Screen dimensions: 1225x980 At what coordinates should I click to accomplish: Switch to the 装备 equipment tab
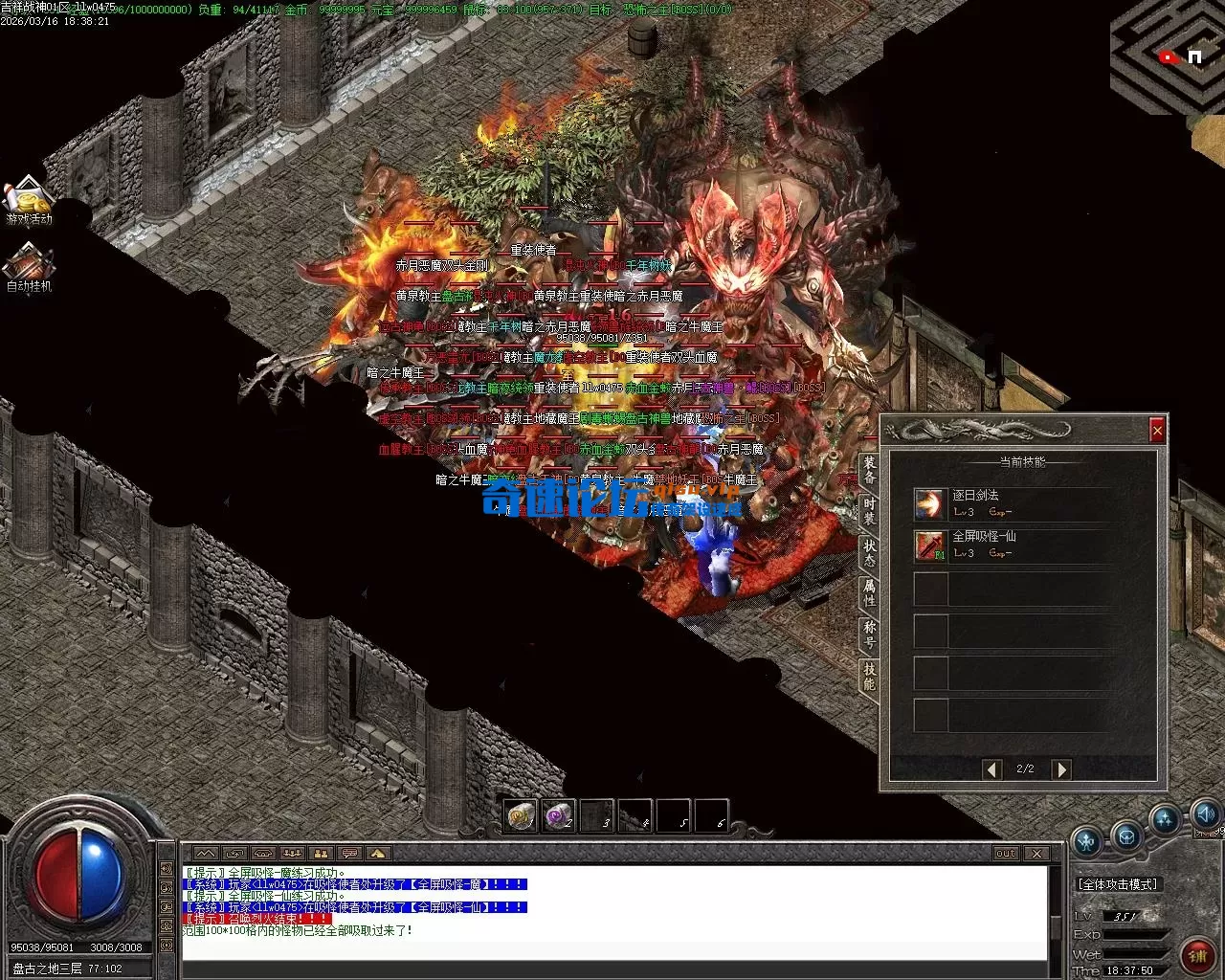869,469
